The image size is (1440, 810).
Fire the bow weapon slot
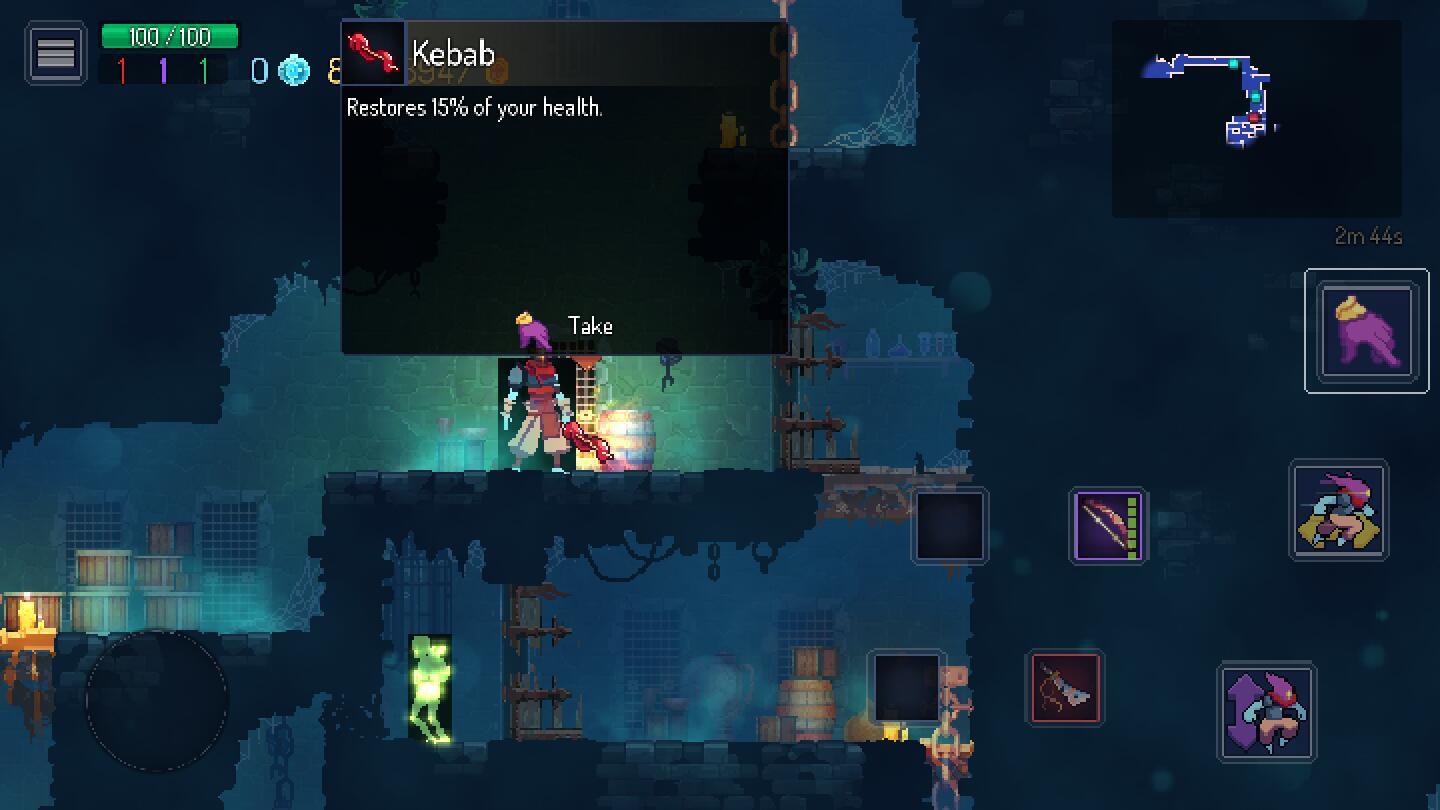[1108, 526]
